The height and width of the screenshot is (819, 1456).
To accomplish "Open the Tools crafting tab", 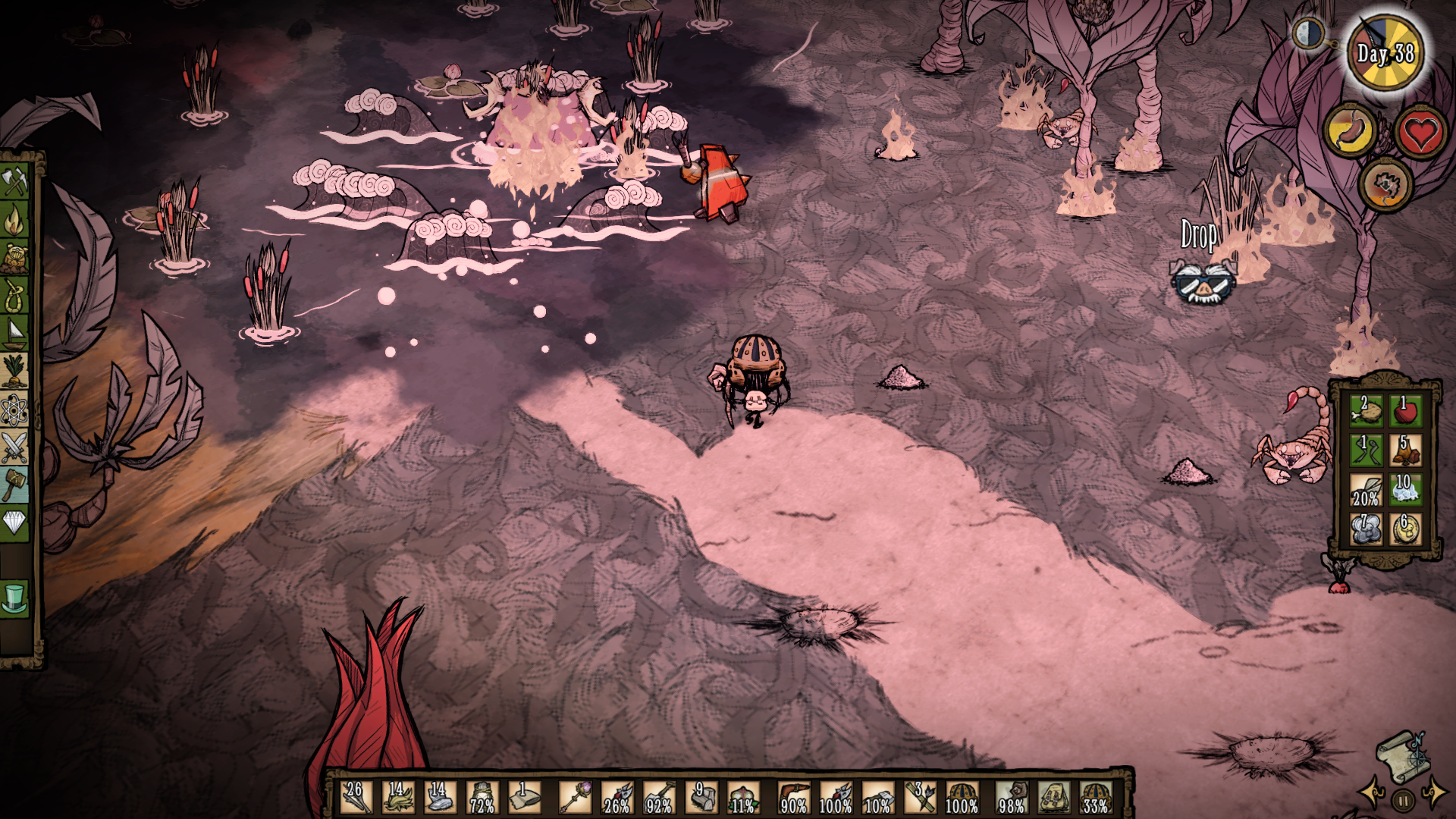I will pos(14,181).
